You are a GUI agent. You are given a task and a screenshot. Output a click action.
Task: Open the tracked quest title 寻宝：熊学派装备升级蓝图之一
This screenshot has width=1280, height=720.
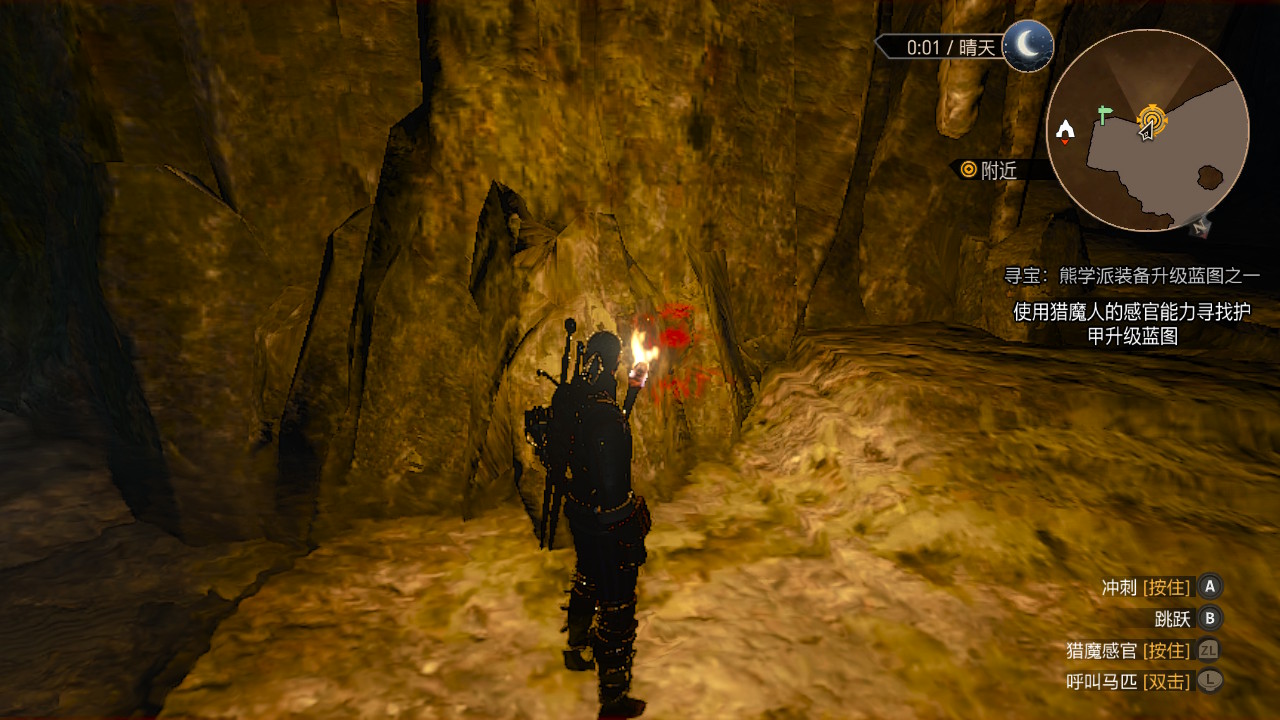[x=1132, y=276]
